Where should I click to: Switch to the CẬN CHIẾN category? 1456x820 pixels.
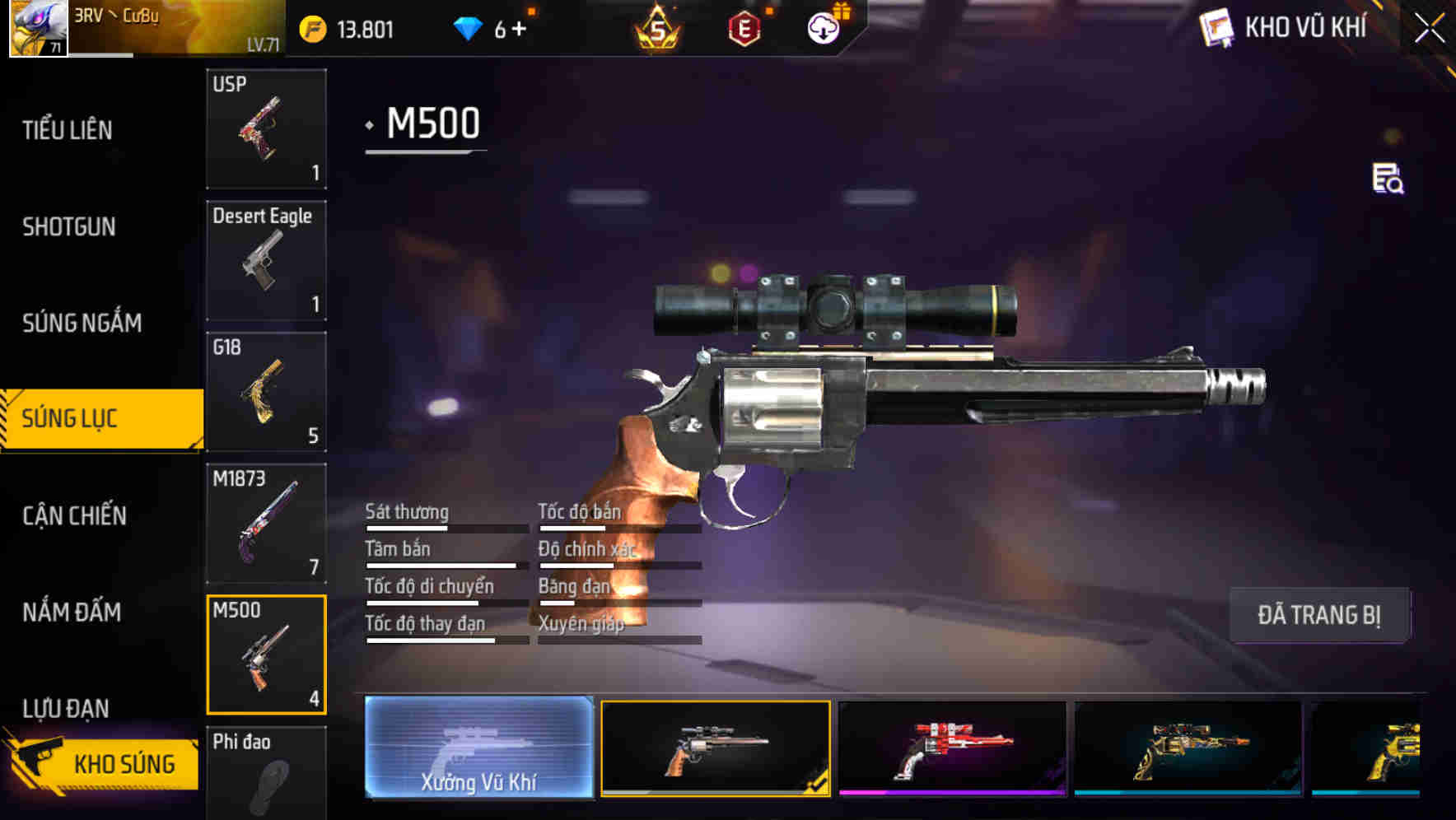pyautogui.click(x=74, y=515)
